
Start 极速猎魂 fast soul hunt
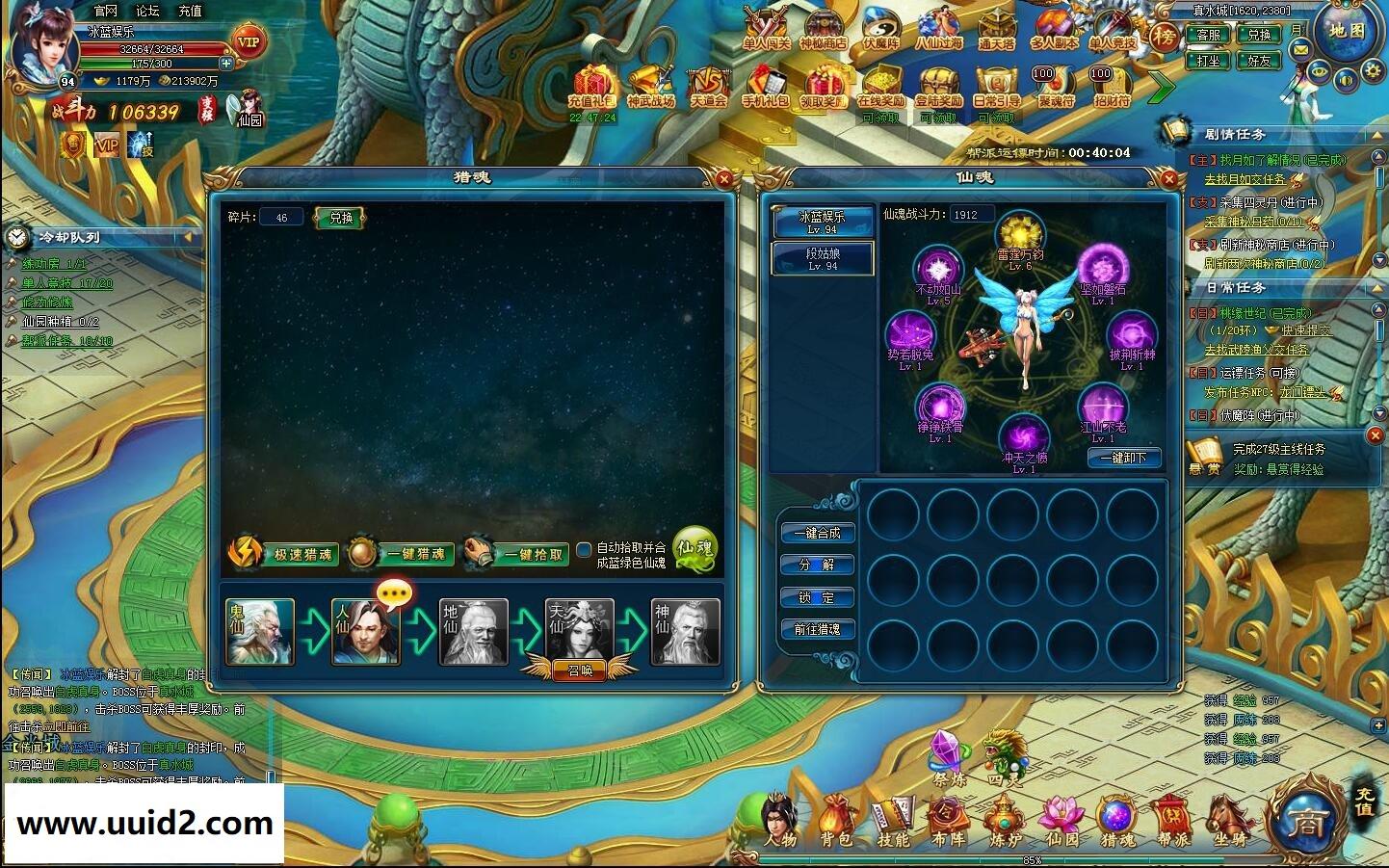coord(285,554)
